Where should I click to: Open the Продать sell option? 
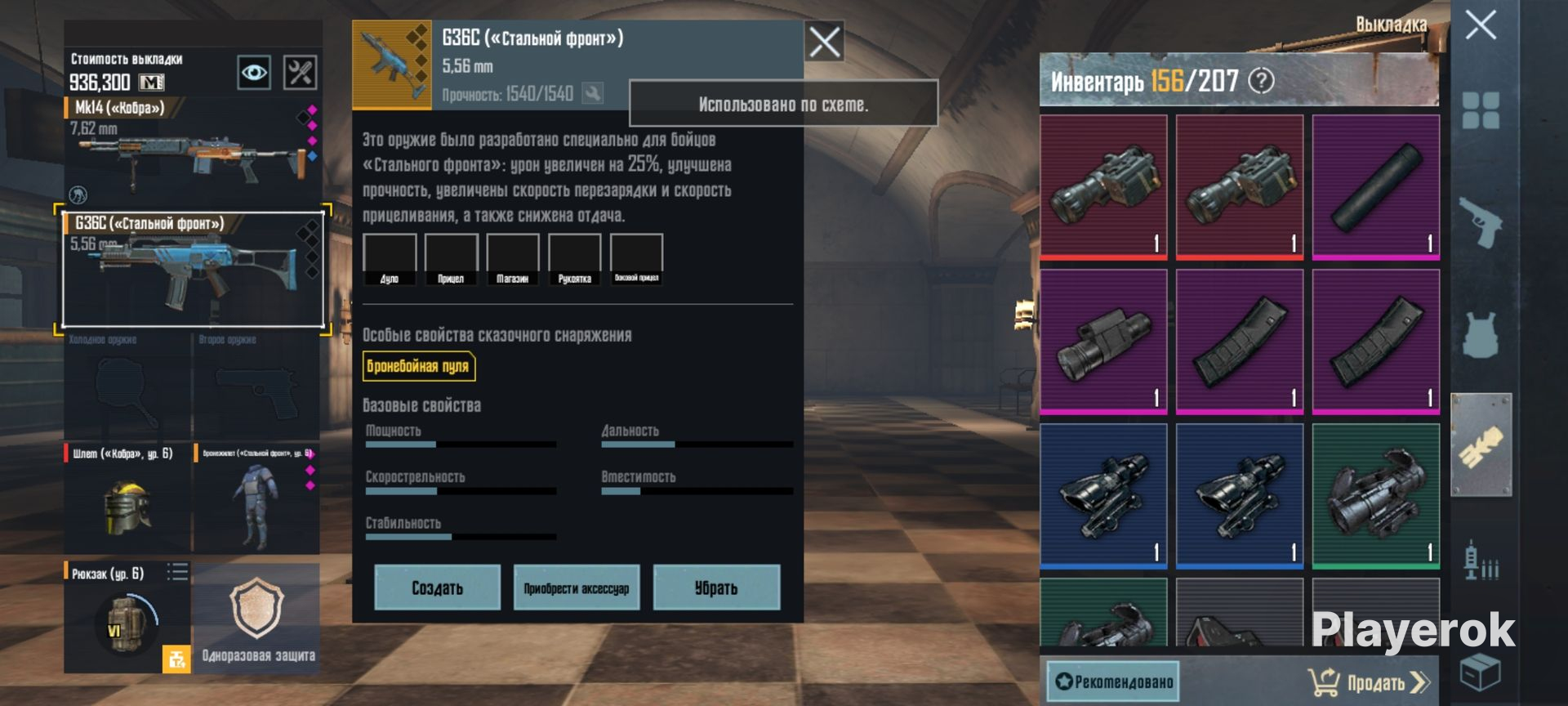tap(1370, 681)
